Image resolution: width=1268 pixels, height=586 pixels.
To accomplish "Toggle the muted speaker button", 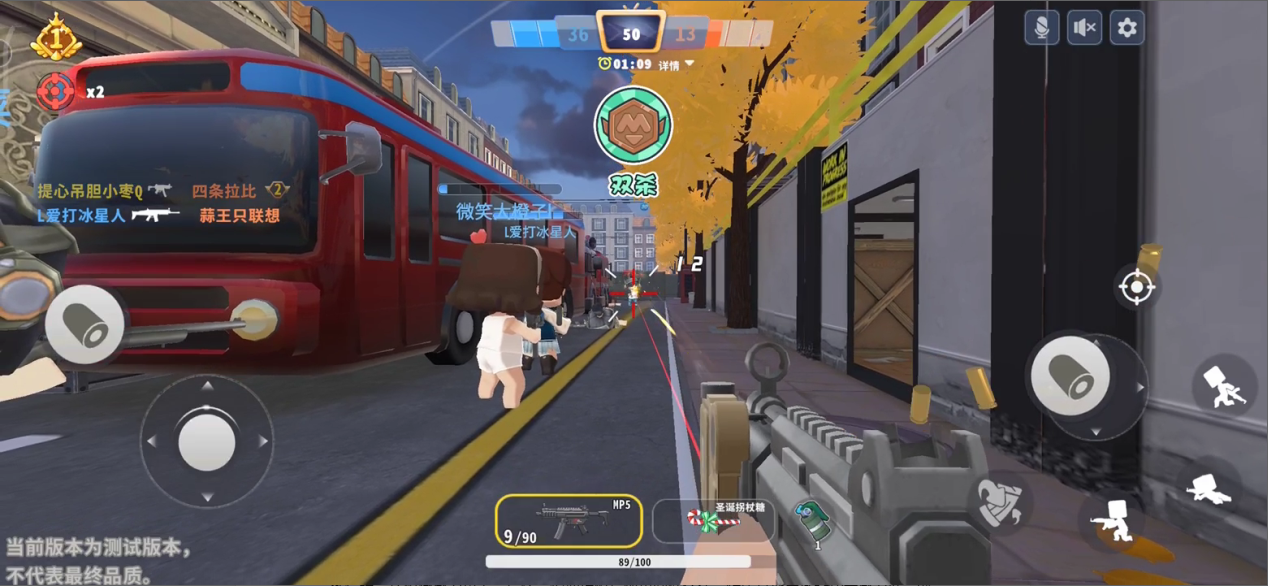I will [x=1084, y=28].
